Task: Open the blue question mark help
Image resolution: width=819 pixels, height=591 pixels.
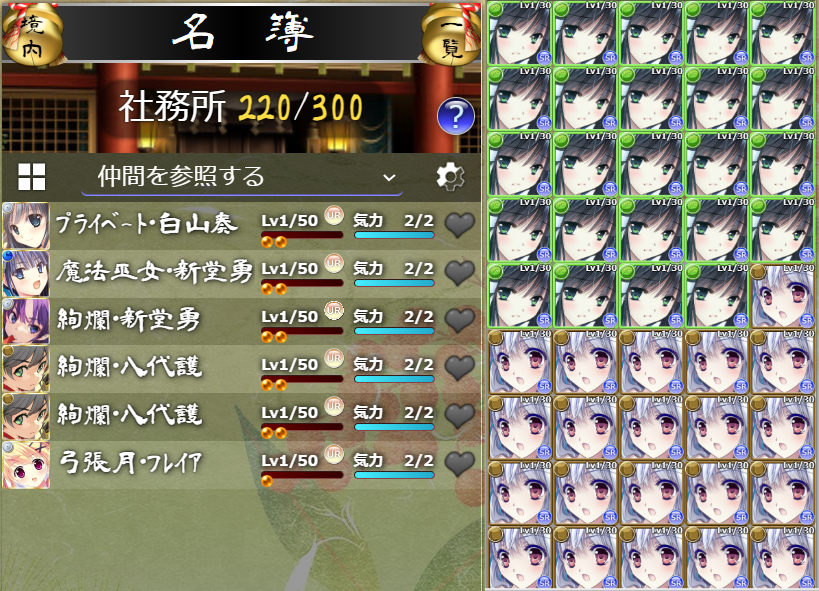Action: (x=455, y=117)
